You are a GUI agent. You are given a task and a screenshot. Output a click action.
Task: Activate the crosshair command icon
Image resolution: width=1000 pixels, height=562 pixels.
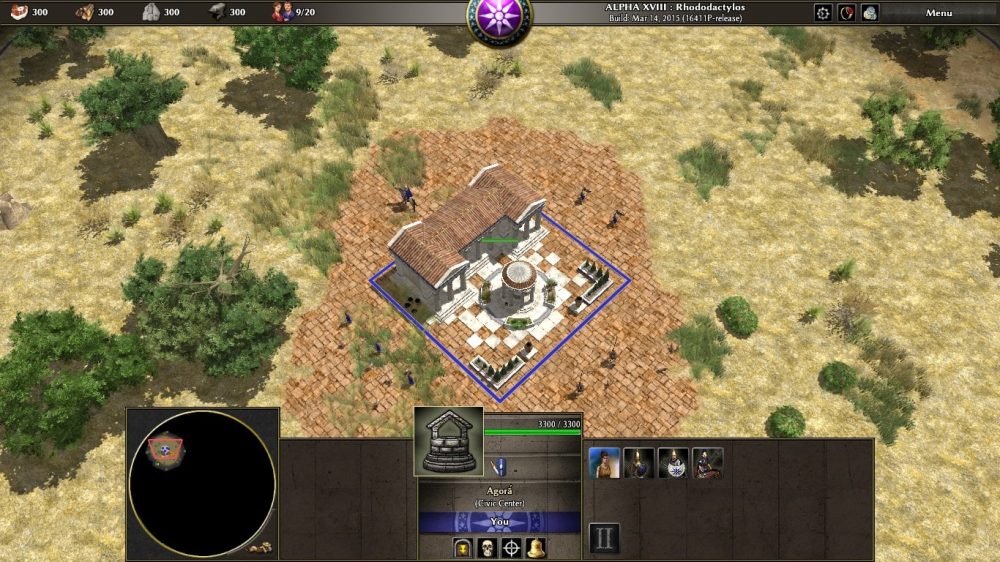click(x=511, y=547)
